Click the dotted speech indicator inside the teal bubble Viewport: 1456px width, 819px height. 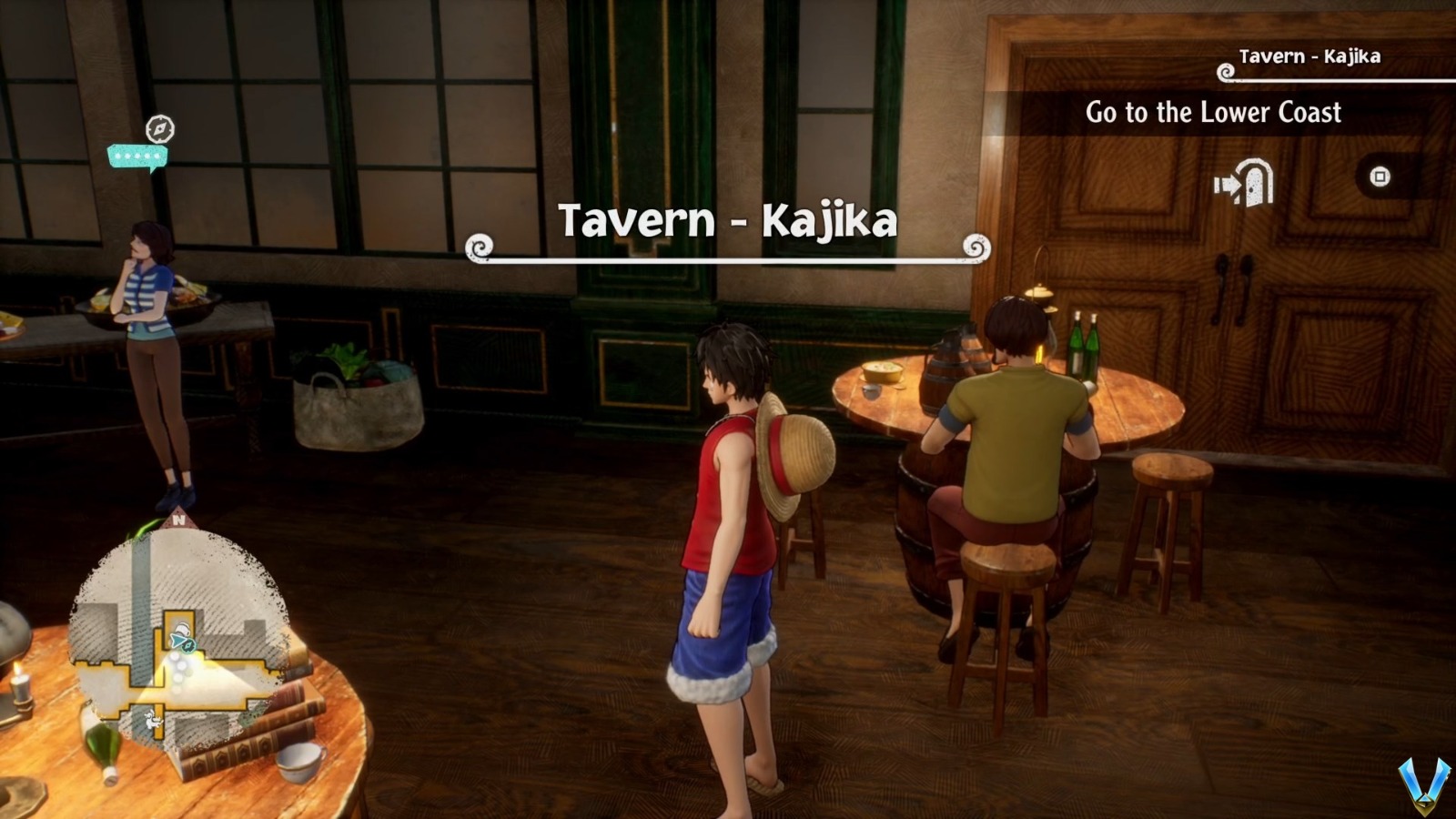[x=136, y=155]
